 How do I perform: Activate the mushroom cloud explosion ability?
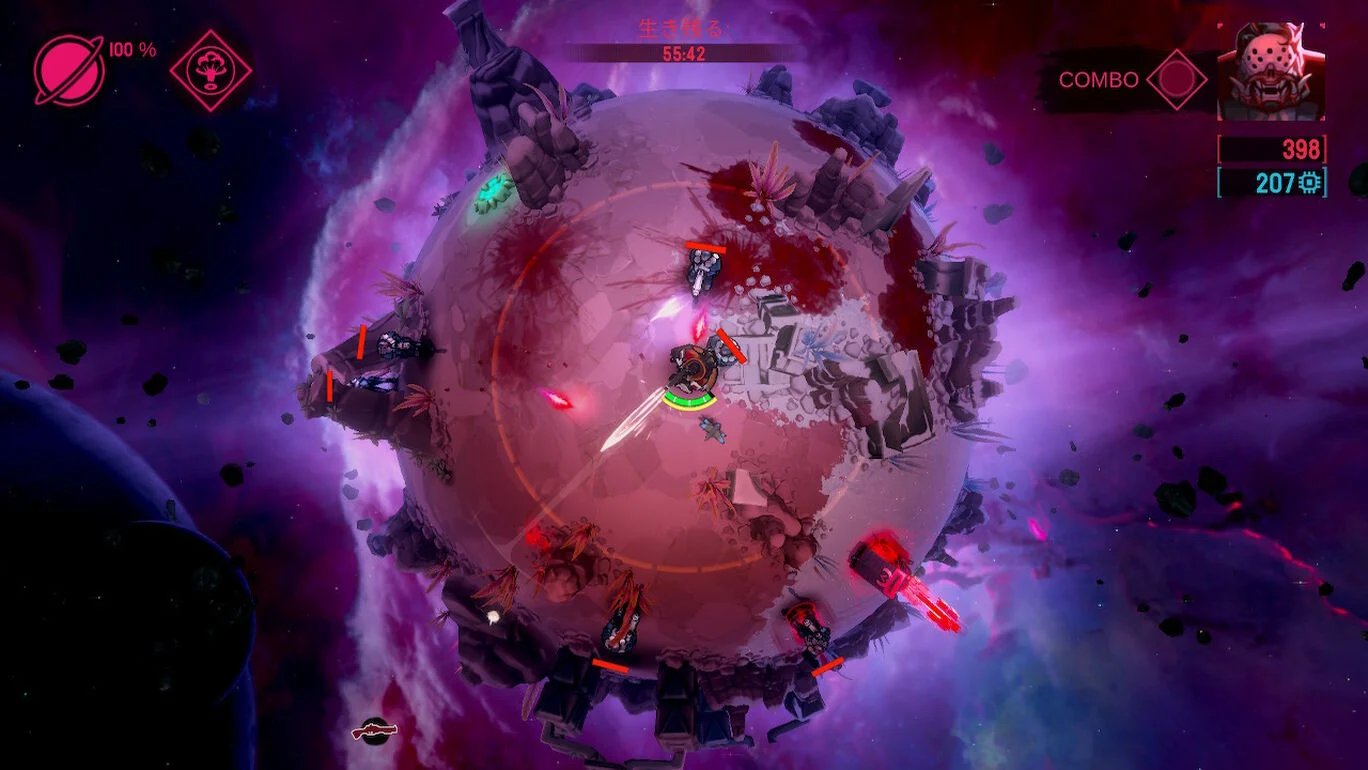tap(210, 70)
